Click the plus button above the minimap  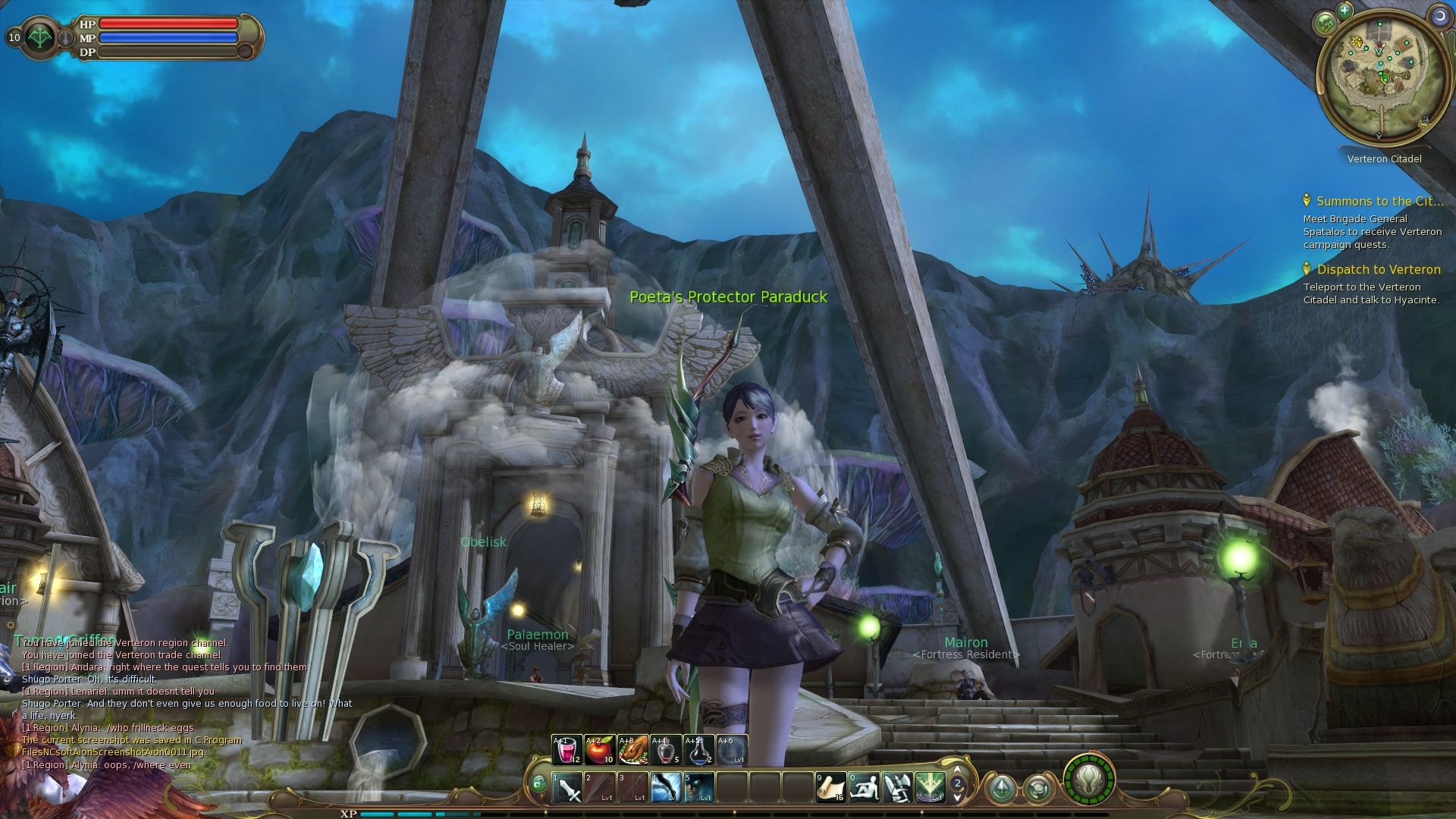[1345, 11]
